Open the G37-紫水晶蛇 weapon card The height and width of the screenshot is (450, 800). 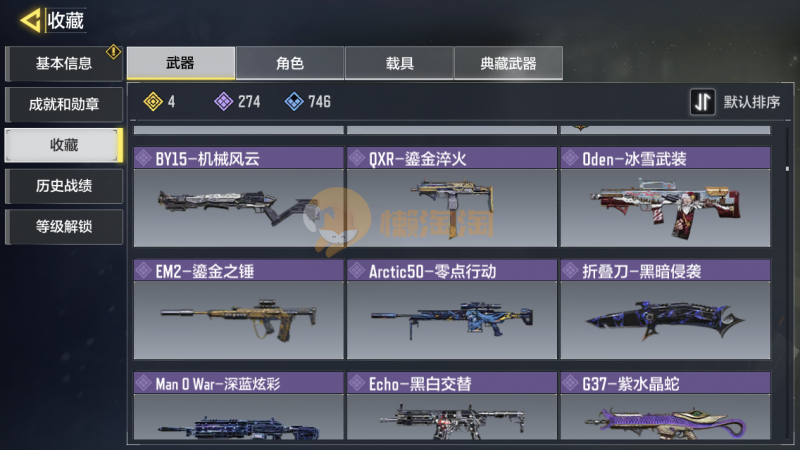click(665, 408)
